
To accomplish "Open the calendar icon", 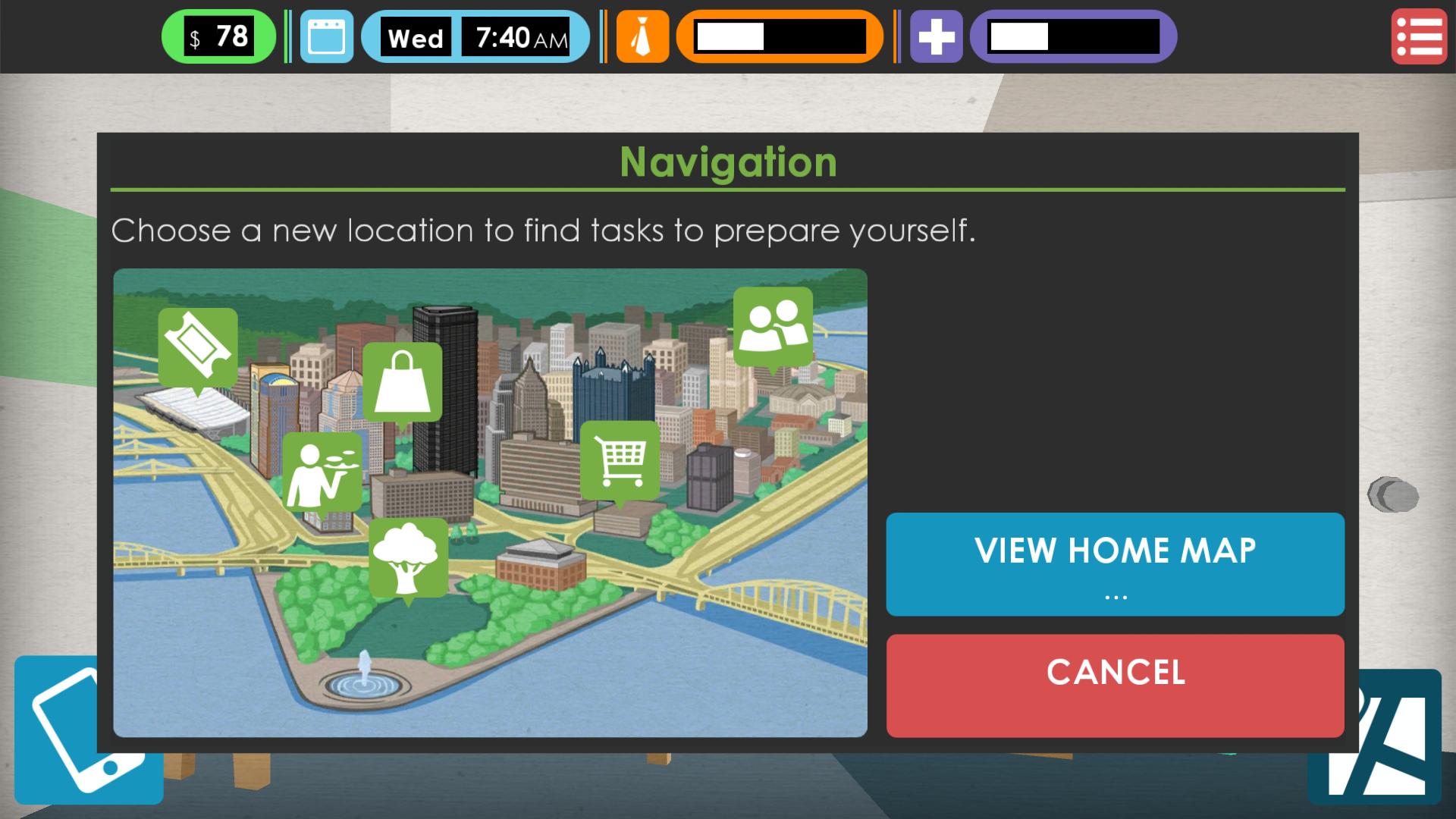I will pyautogui.click(x=327, y=36).
